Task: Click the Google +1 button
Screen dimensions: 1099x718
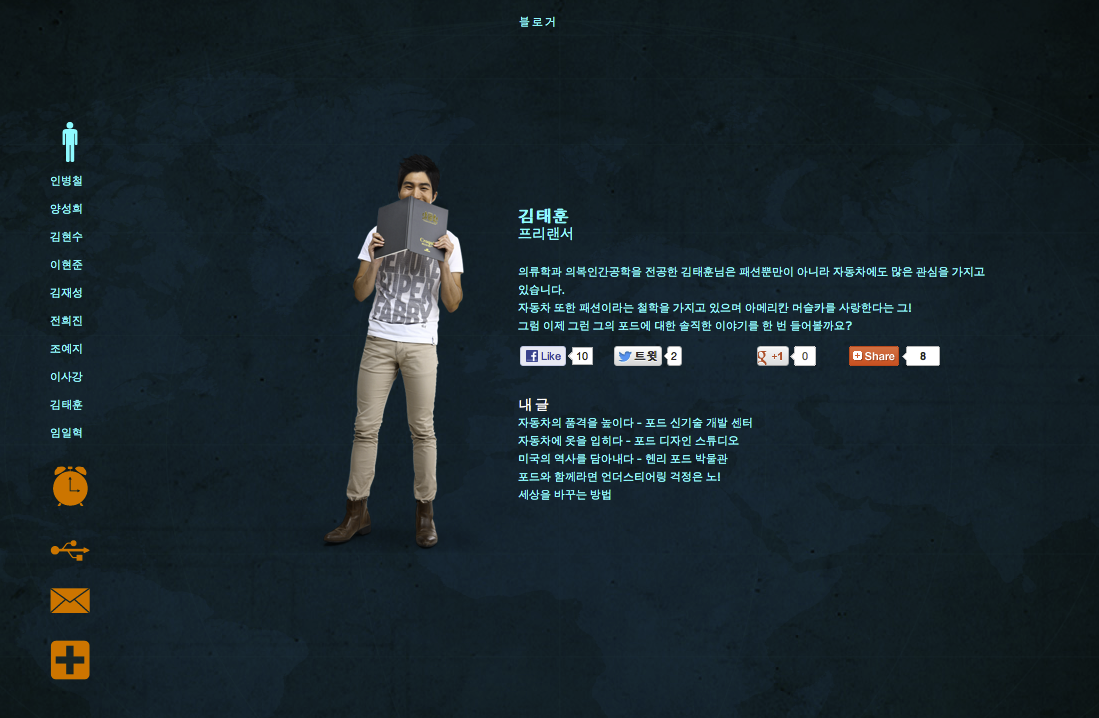Action: (773, 356)
